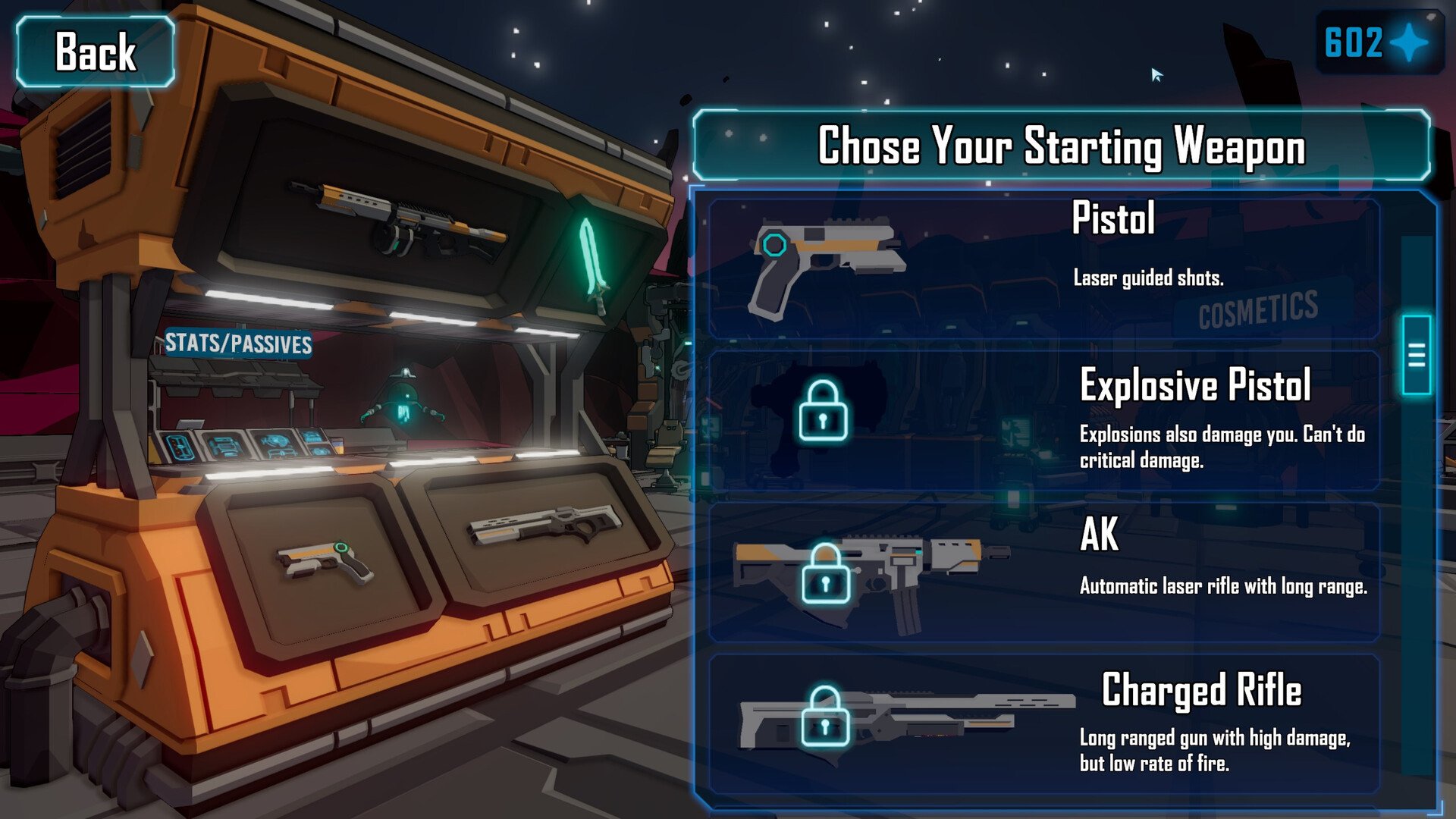Screen dimensions: 1456x819
Task: Choose the locked Explosive Pistol entry
Action: tap(1043, 419)
